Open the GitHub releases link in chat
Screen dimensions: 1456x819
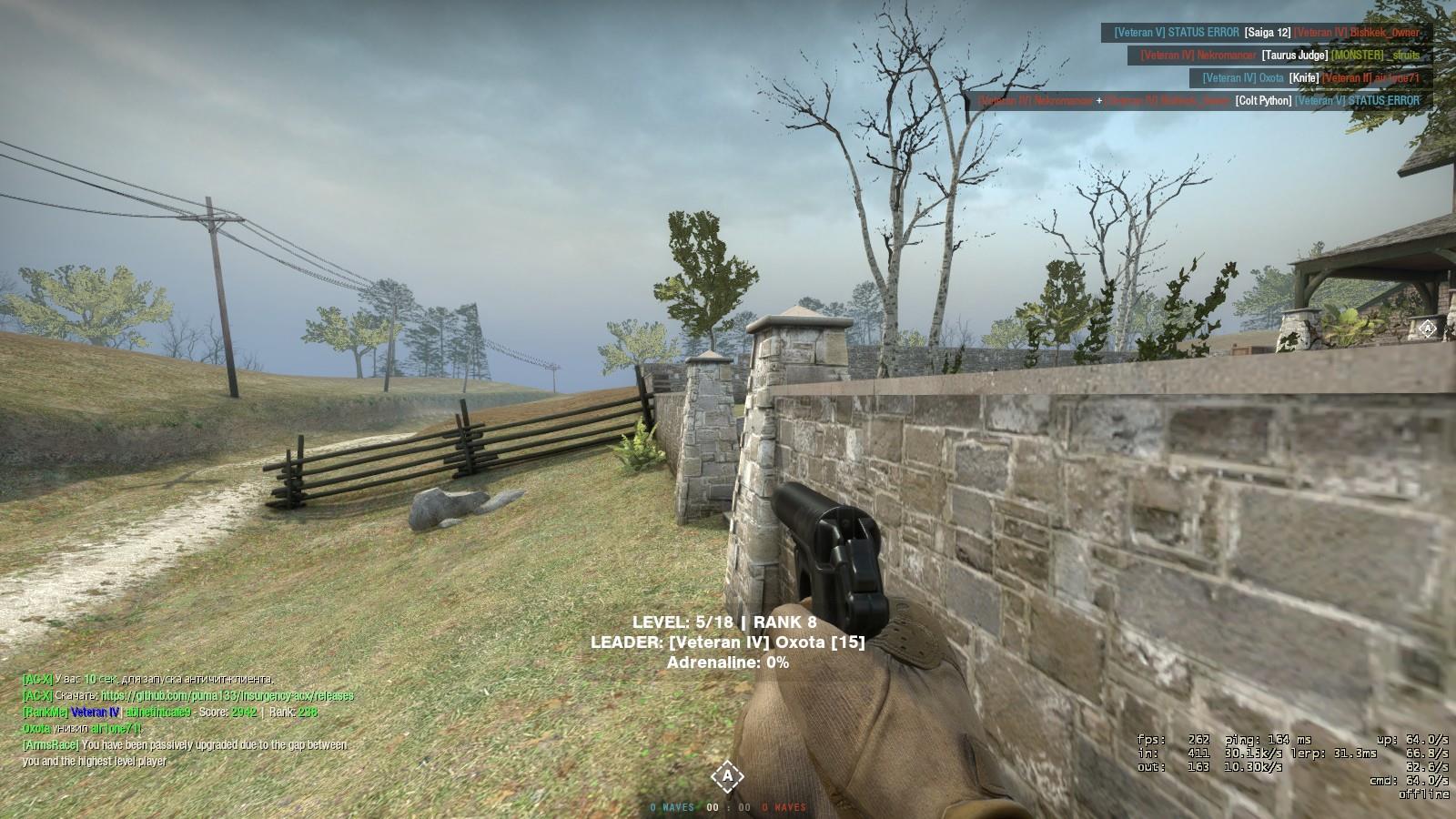point(227,695)
